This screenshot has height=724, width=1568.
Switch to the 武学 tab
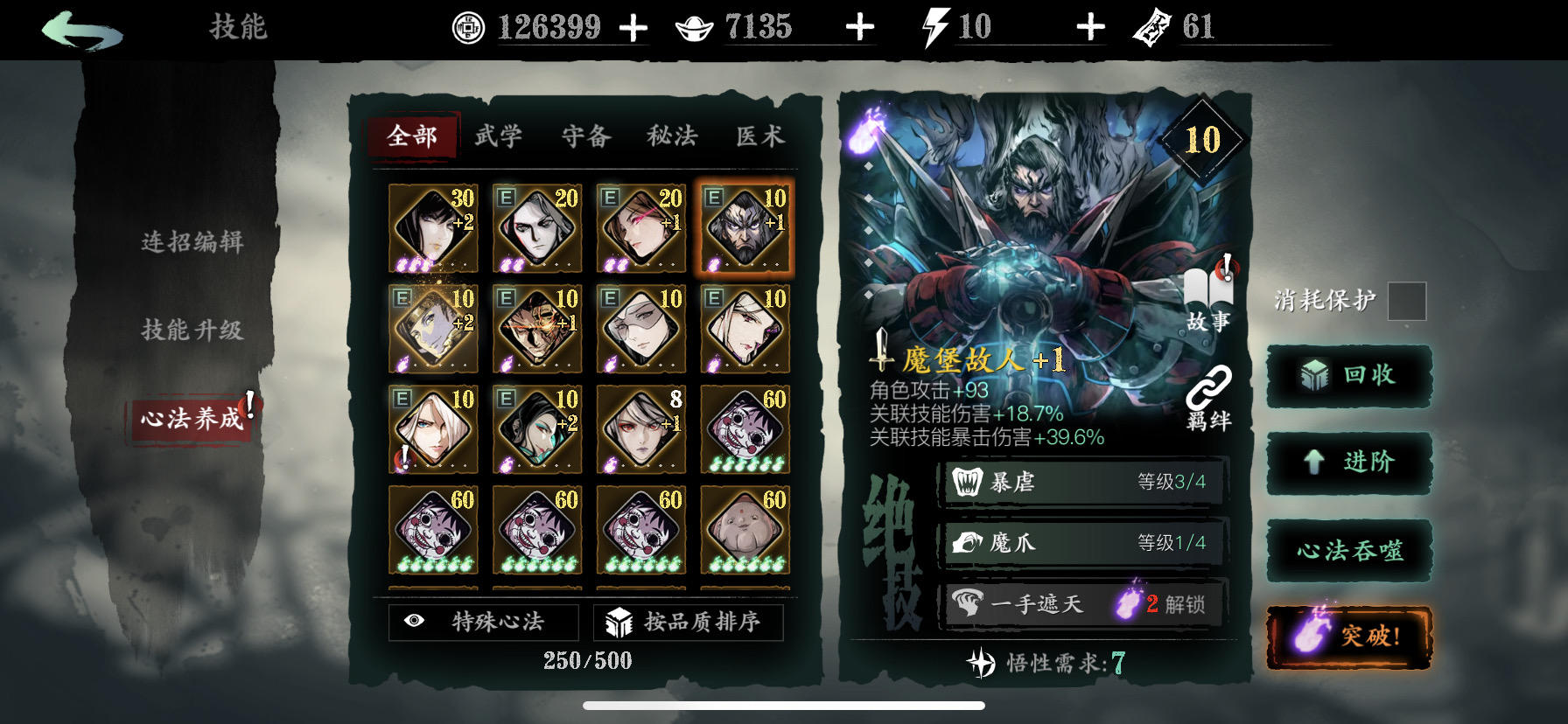coord(500,136)
